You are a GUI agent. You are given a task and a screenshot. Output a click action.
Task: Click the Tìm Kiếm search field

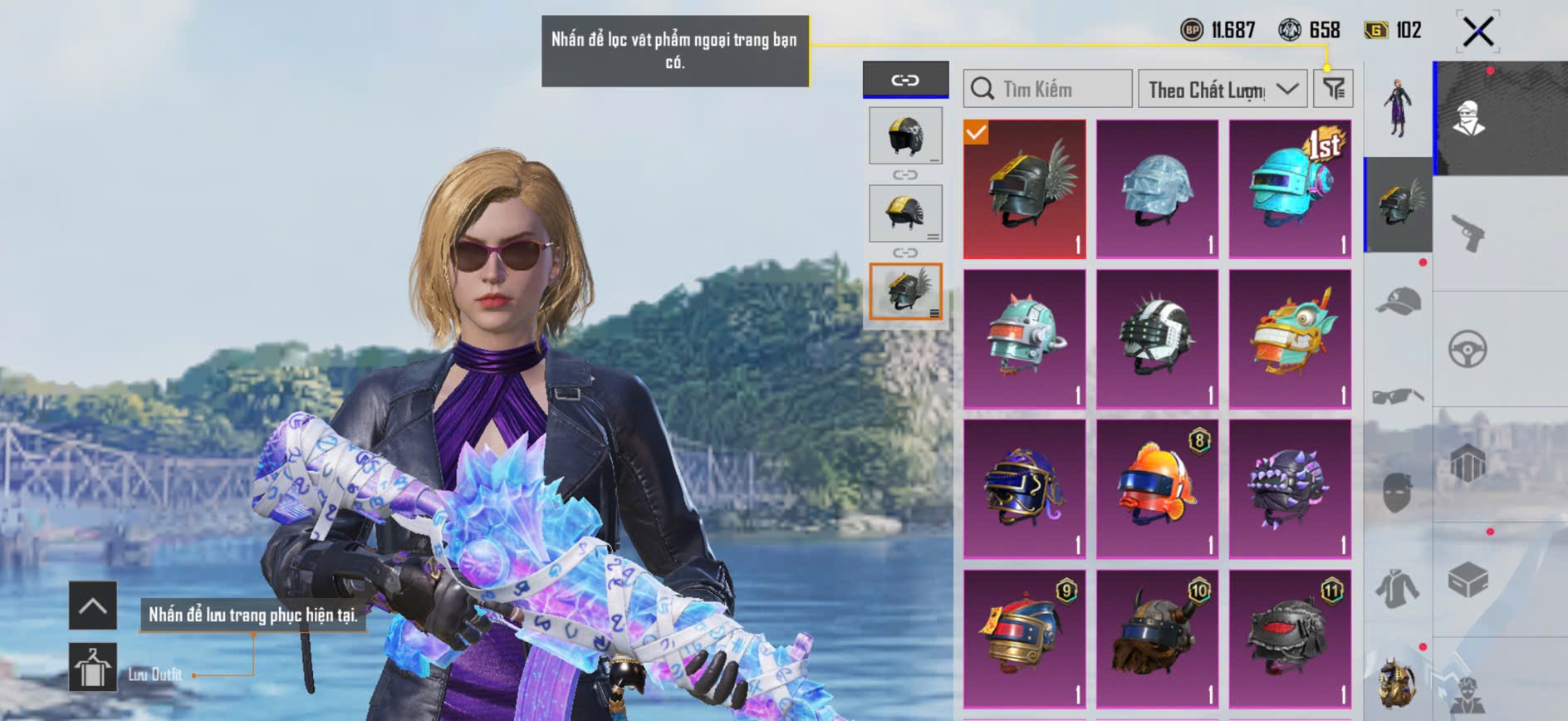(x=1048, y=89)
